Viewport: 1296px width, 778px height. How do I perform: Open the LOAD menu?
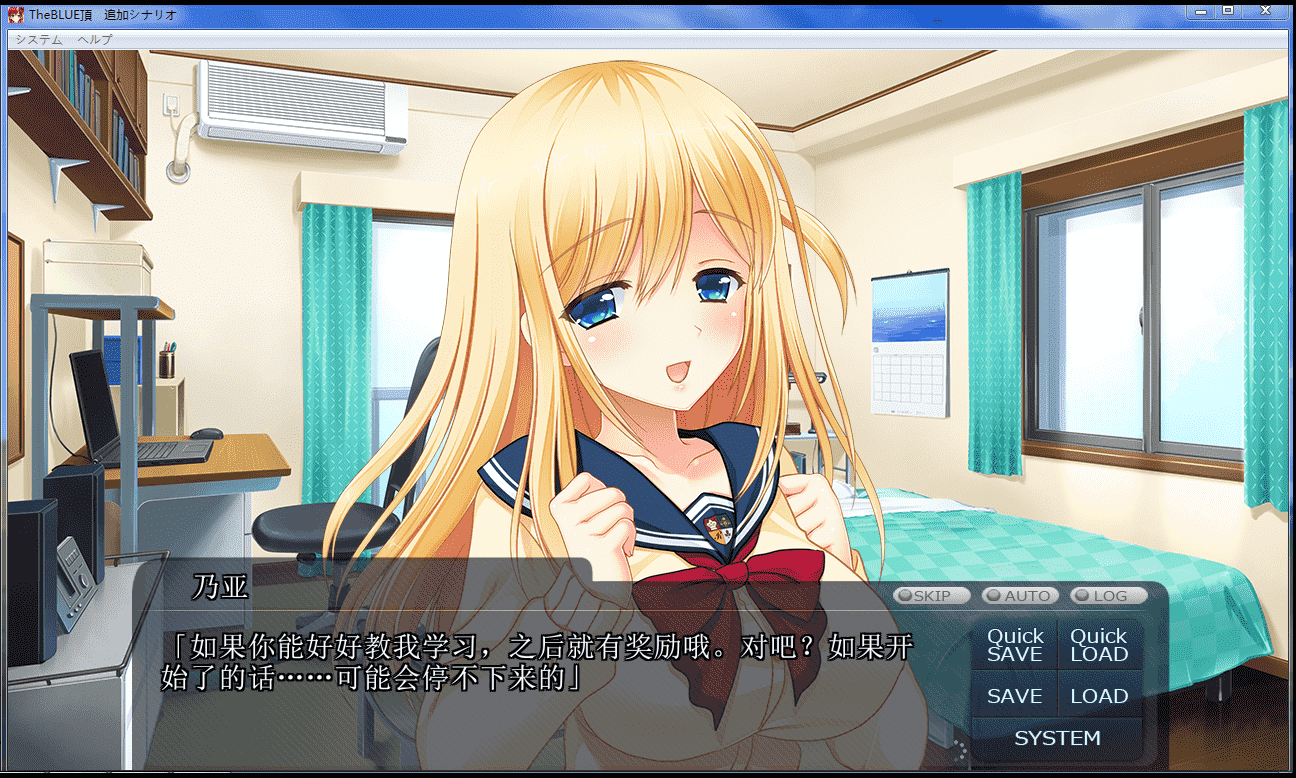pos(1099,696)
